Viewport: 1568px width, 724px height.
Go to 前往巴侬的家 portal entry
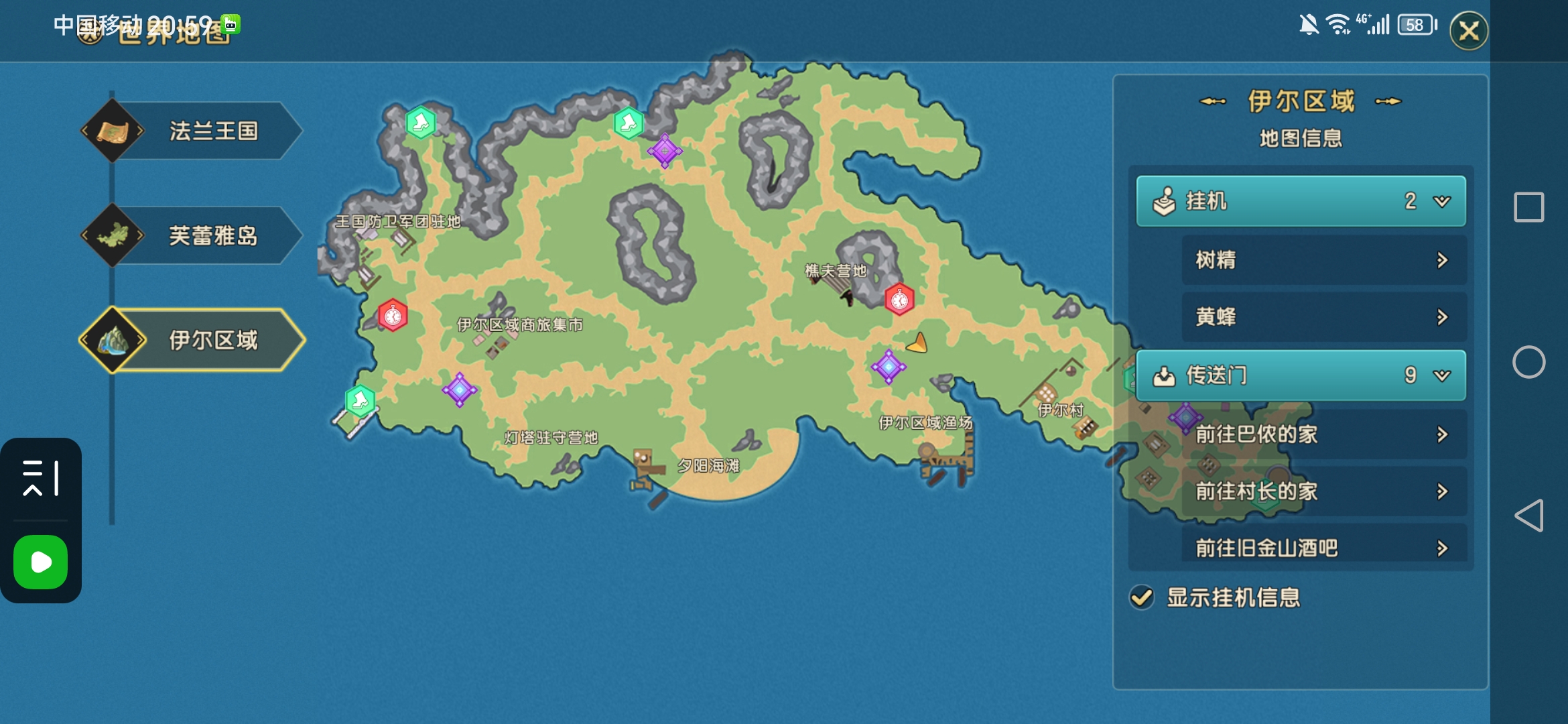(1323, 434)
